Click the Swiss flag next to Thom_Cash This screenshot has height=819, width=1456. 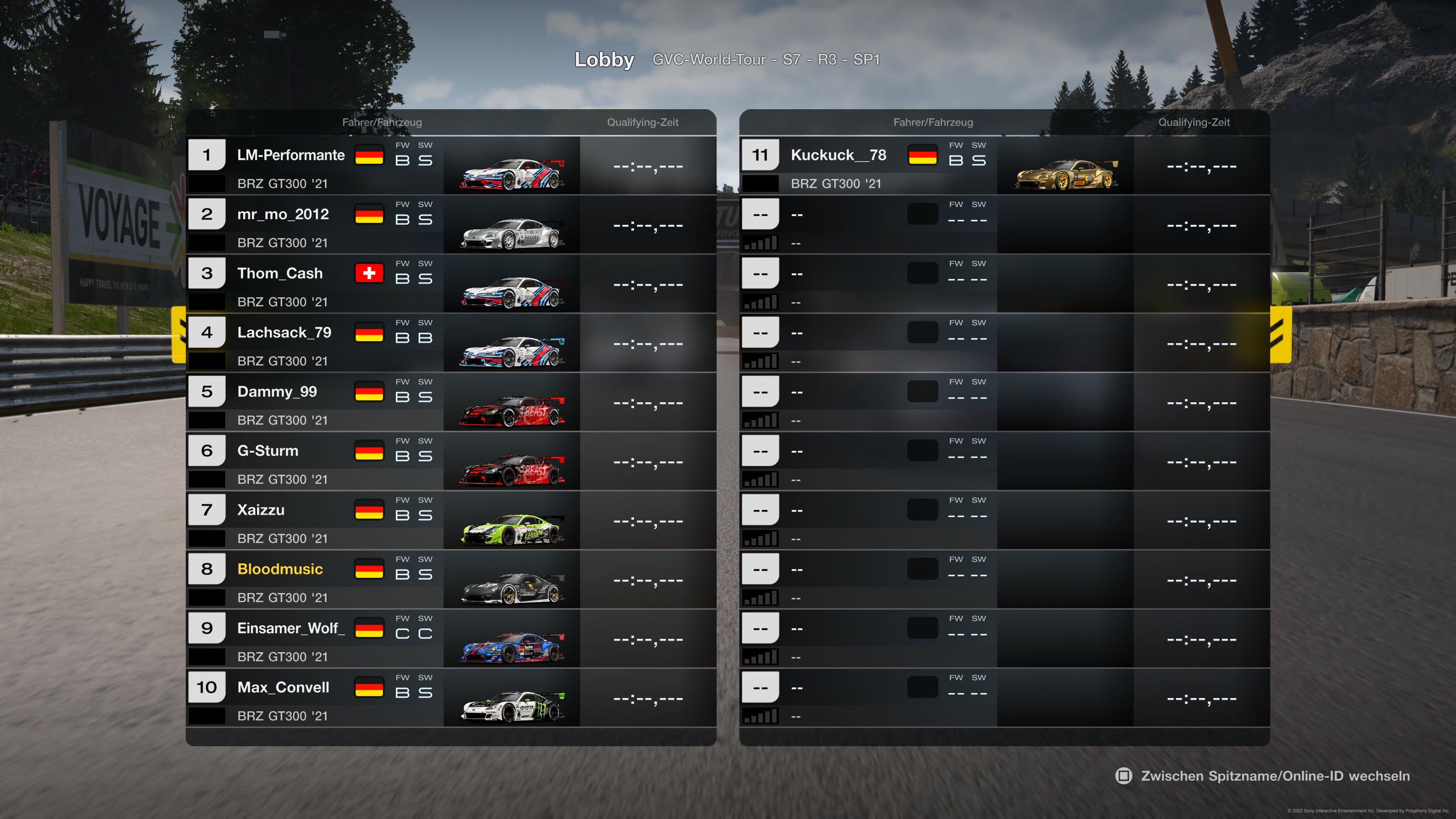[x=370, y=273]
